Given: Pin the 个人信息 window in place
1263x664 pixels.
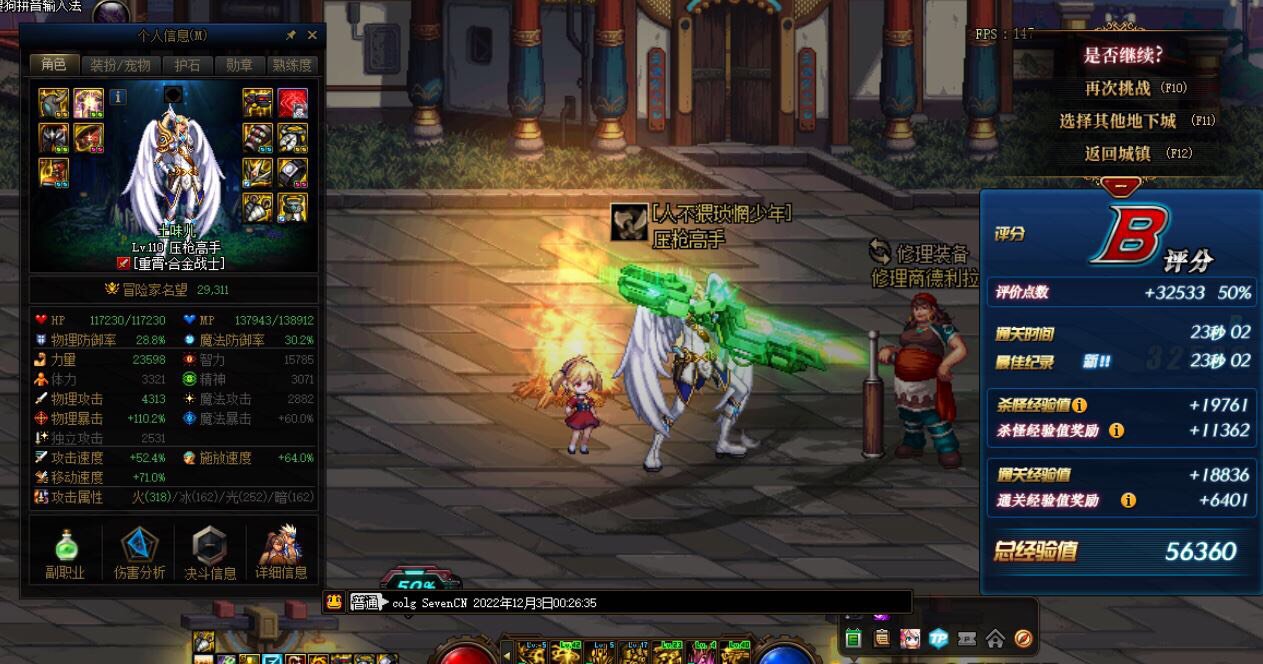Looking at the screenshot, I should coord(291,35).
